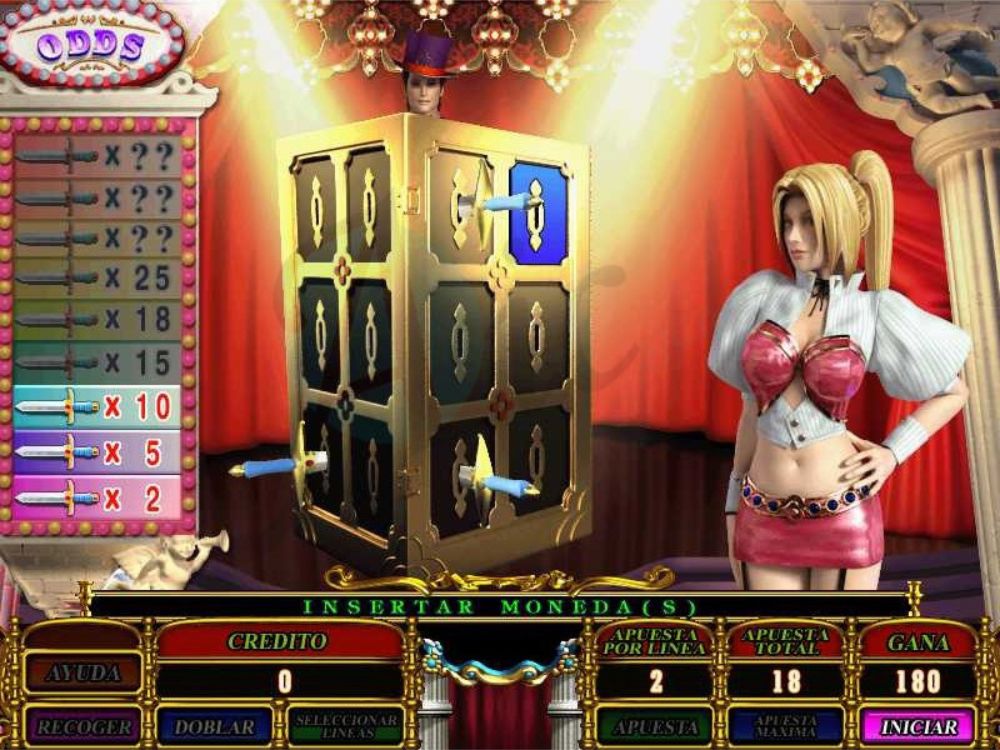Choose the Doblar double-up button

(x=215, y=725)
